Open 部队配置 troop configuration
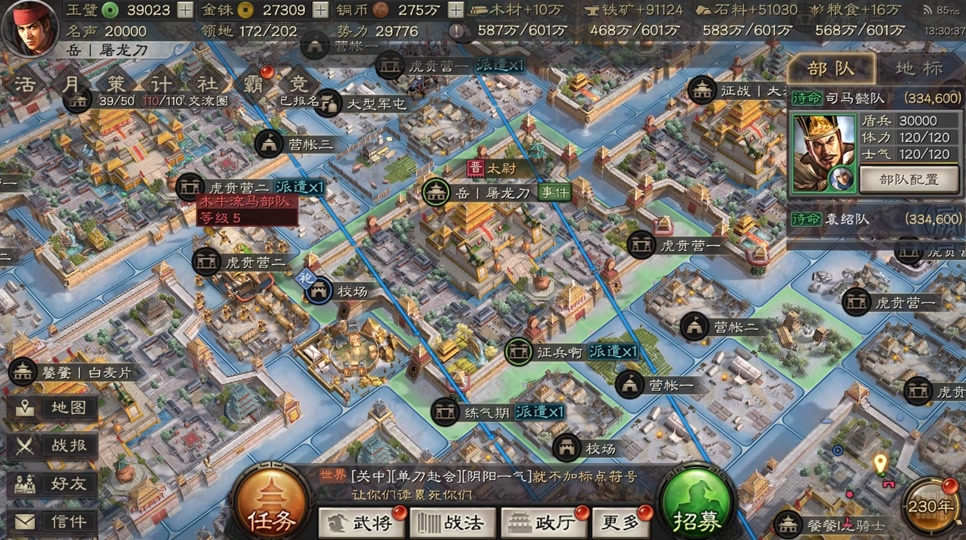966x540 pixels. pos(909,180)
